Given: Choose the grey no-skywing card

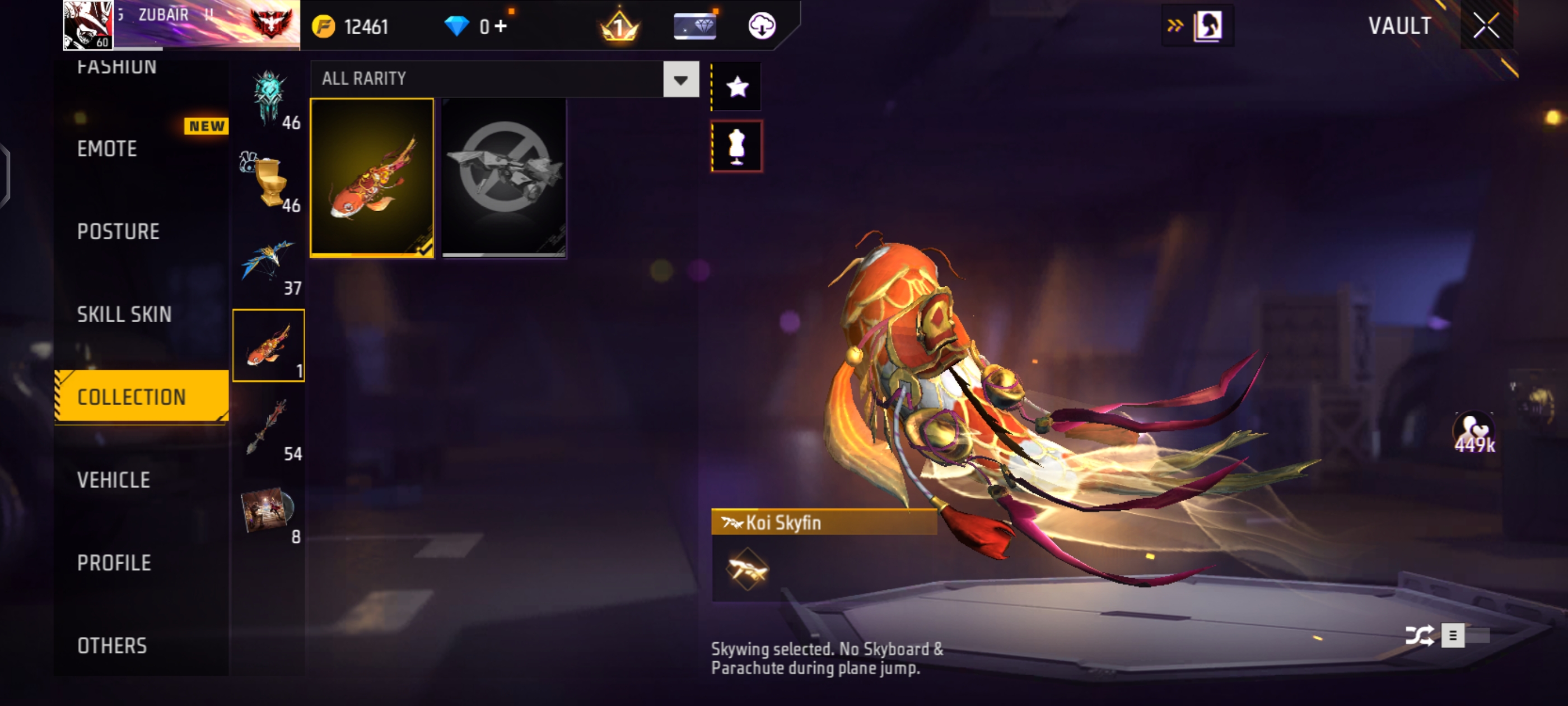Looking at the screenshot, I should pyautogui.click(x=504, y=178).
